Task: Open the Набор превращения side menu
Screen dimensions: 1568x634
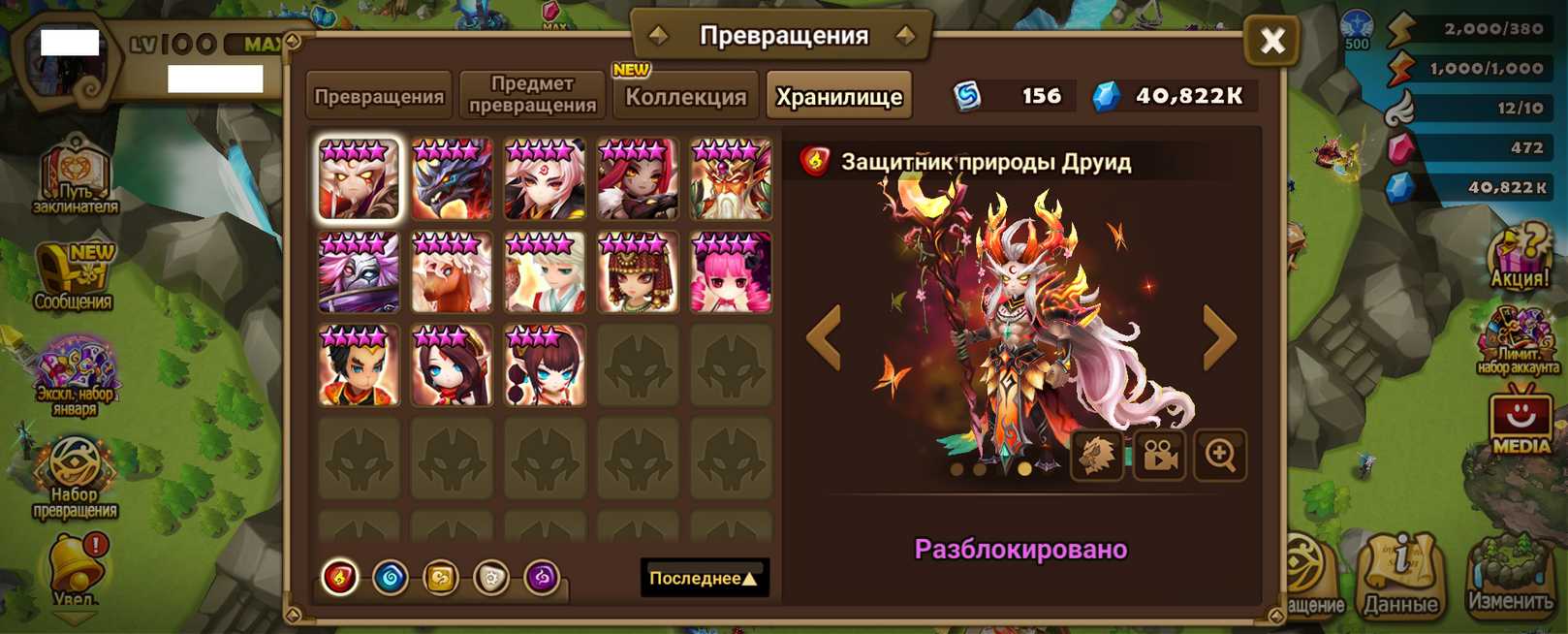Action: tap(75, 477)
